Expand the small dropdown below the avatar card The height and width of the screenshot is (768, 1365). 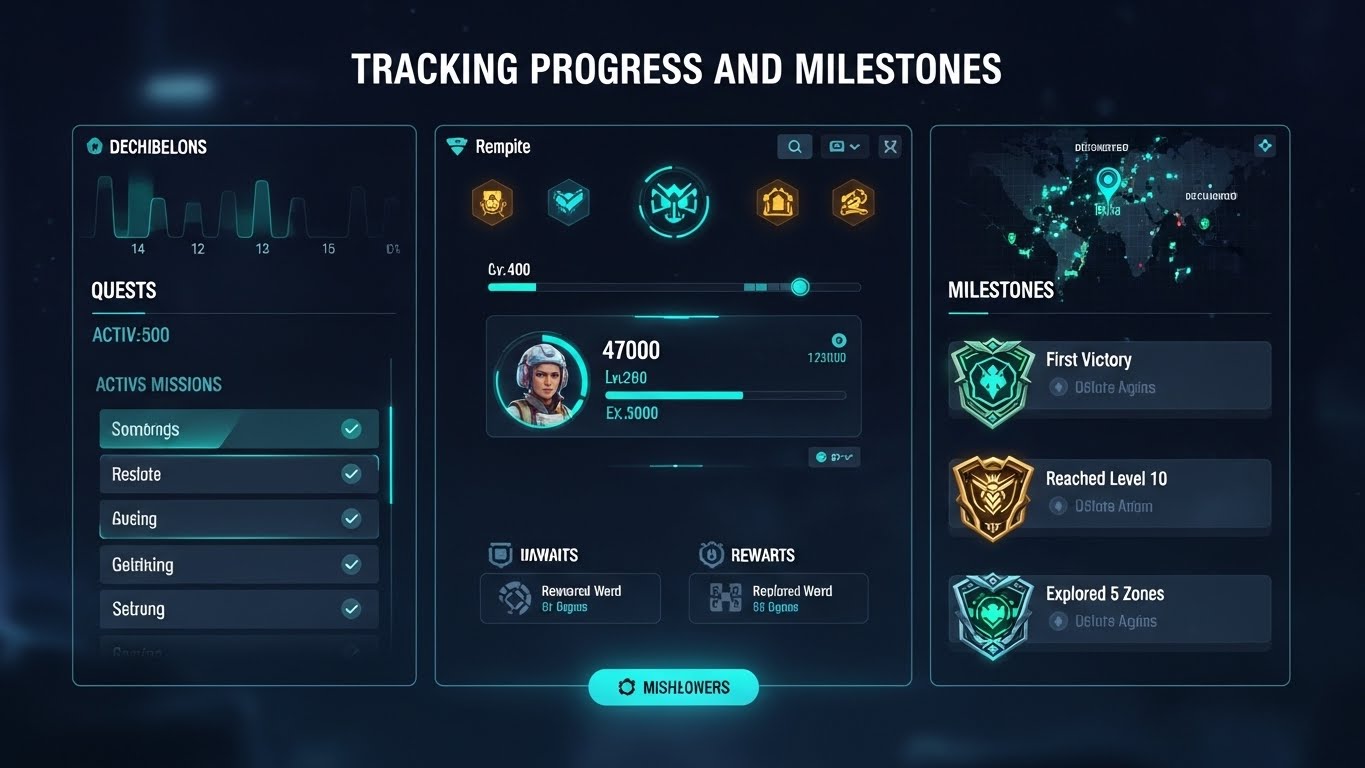834,456
